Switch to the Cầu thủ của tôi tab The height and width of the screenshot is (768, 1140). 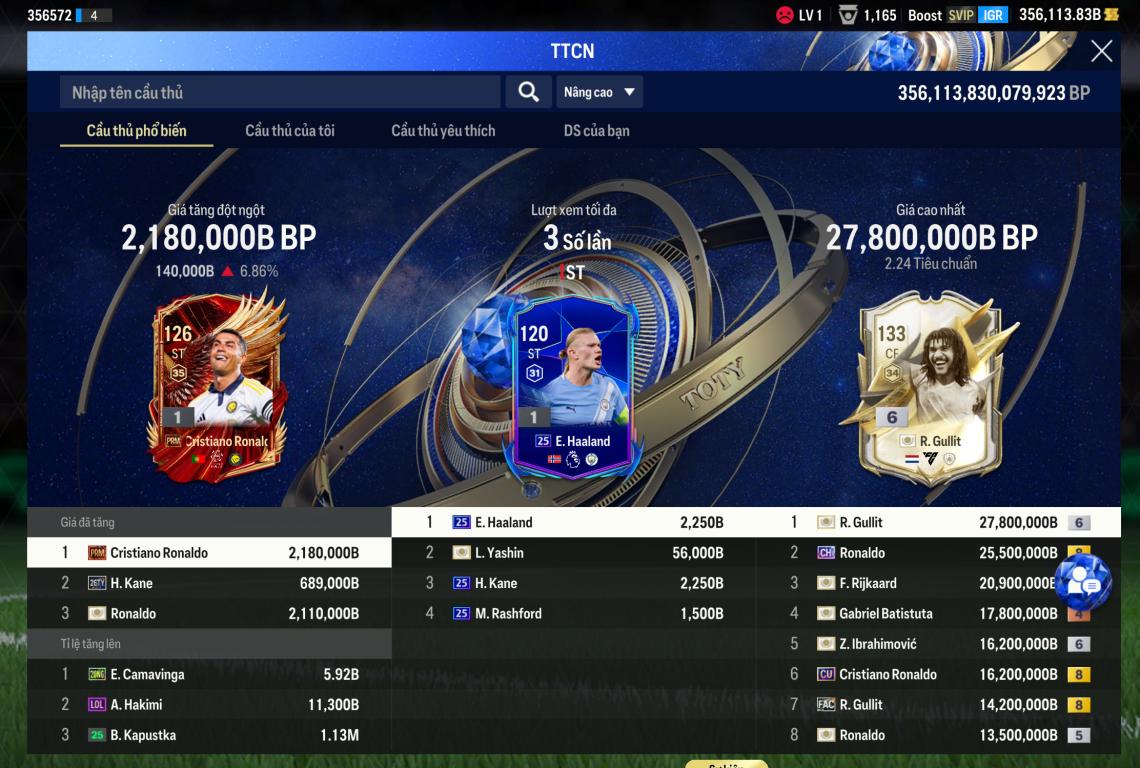point(290,131)
